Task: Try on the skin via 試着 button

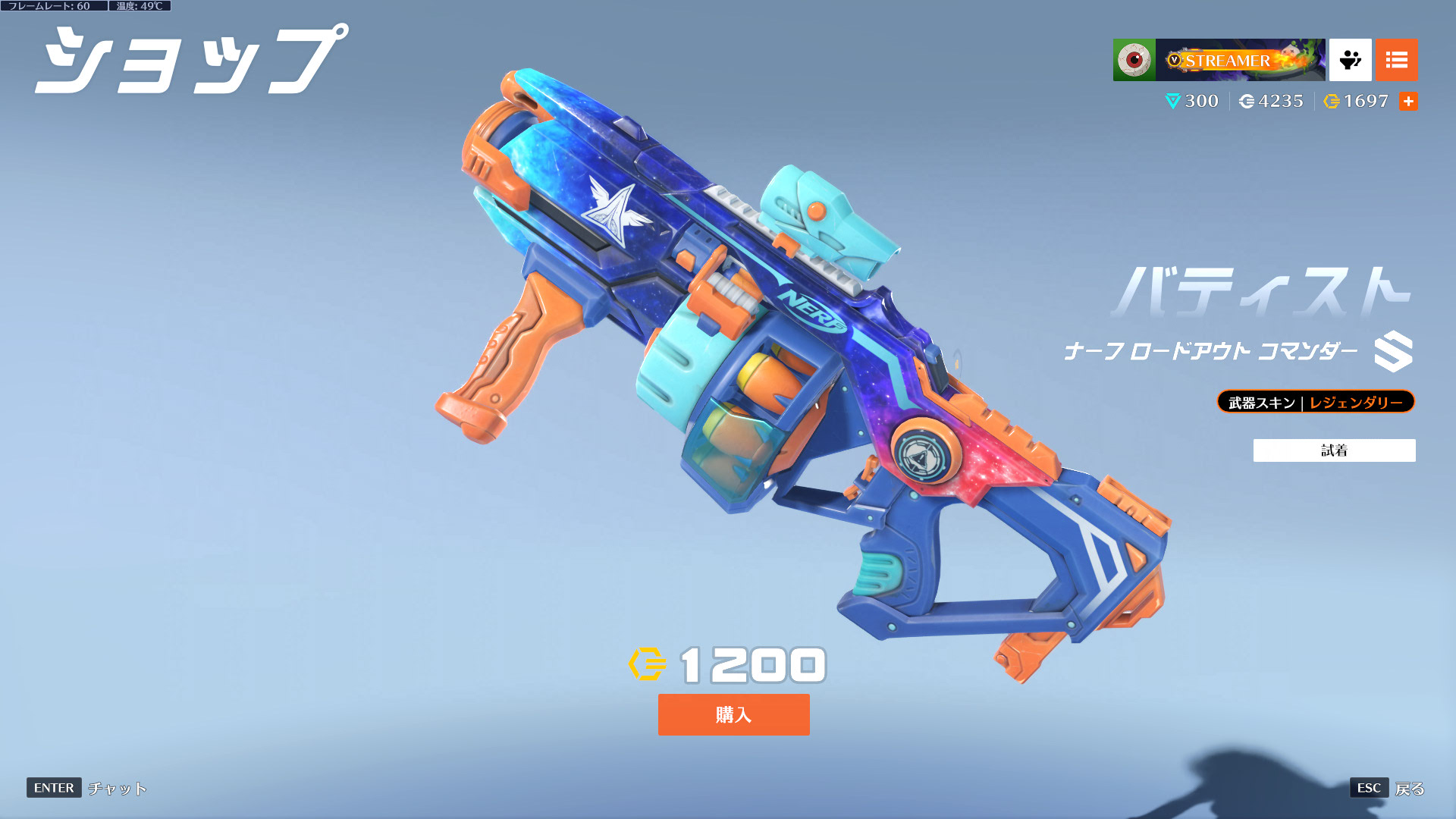Action: tap(1334, 450)
